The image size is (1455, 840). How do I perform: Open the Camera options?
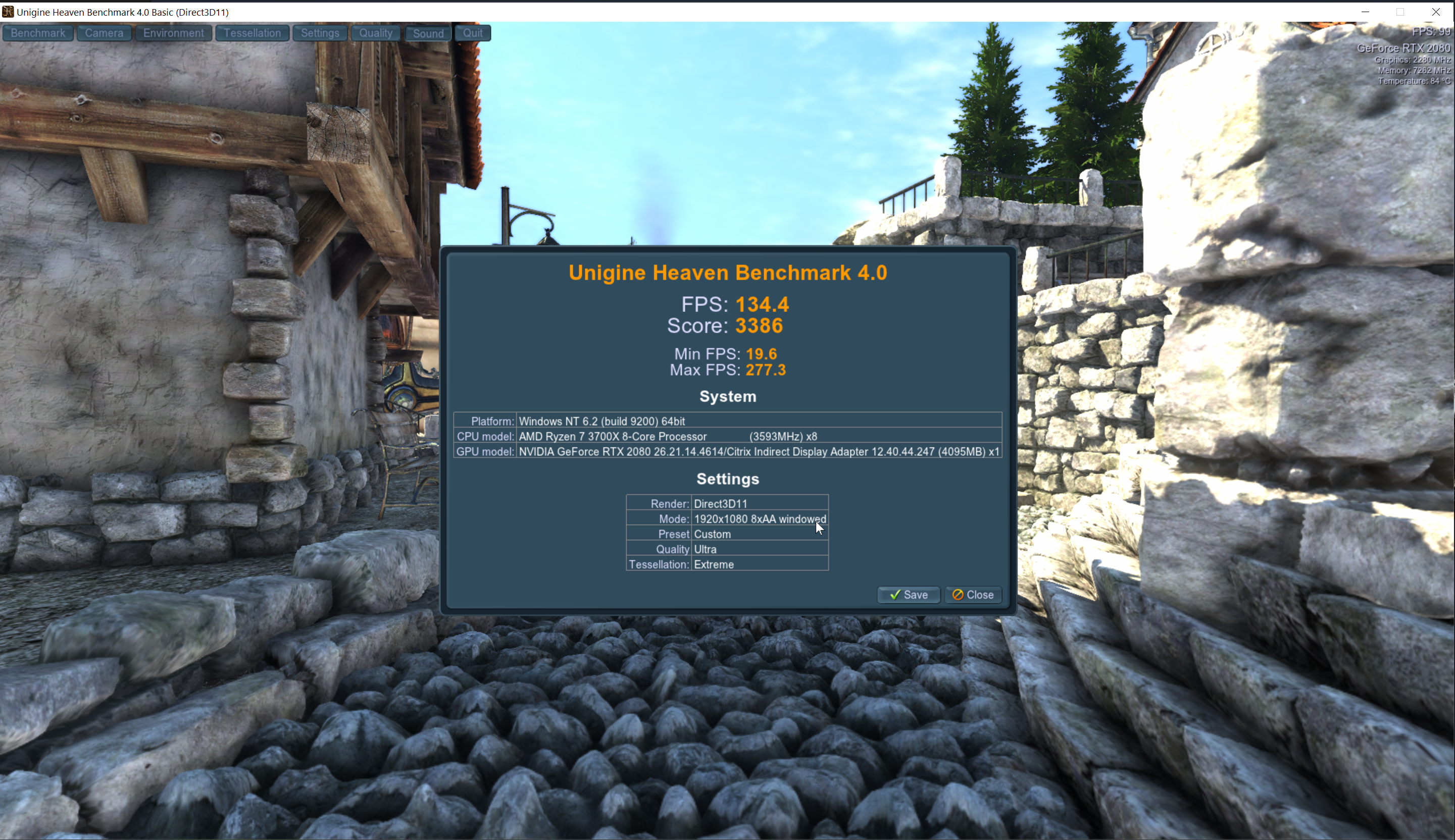[104, 33]
